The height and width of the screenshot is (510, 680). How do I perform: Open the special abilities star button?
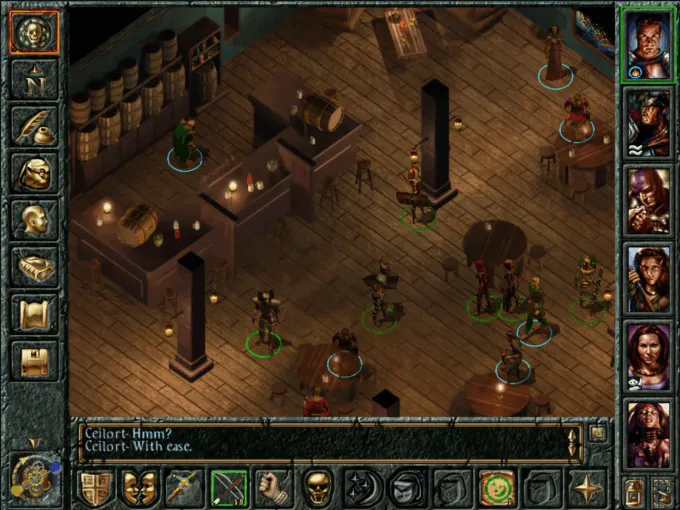click(585, 488)
